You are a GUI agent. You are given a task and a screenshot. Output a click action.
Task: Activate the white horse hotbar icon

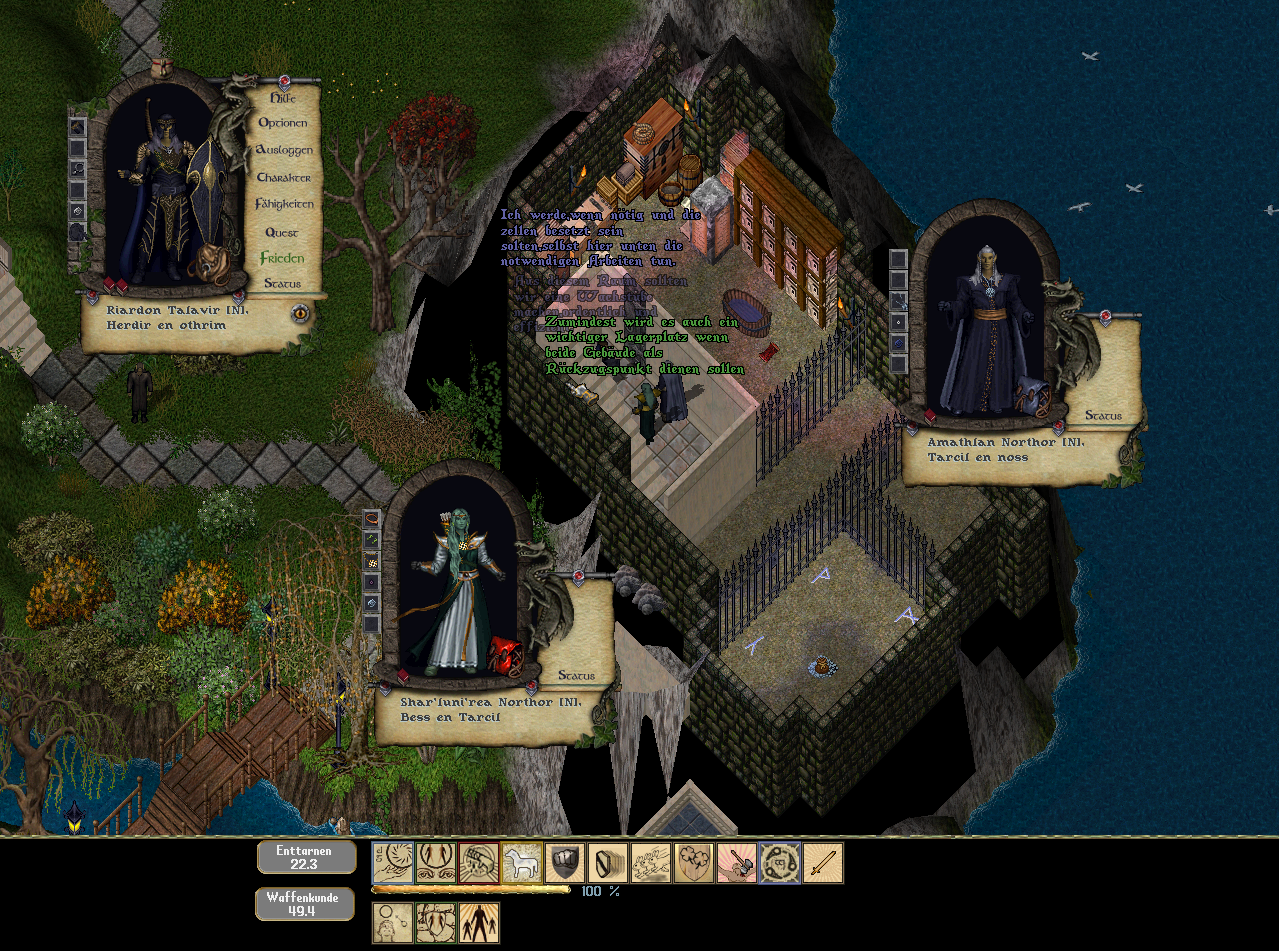pyautogui.click(x=522, y=863)
